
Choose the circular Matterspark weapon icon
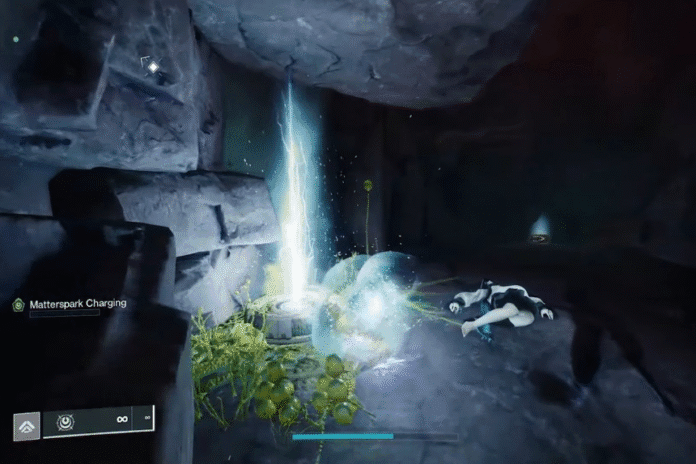tap(65, 422)
